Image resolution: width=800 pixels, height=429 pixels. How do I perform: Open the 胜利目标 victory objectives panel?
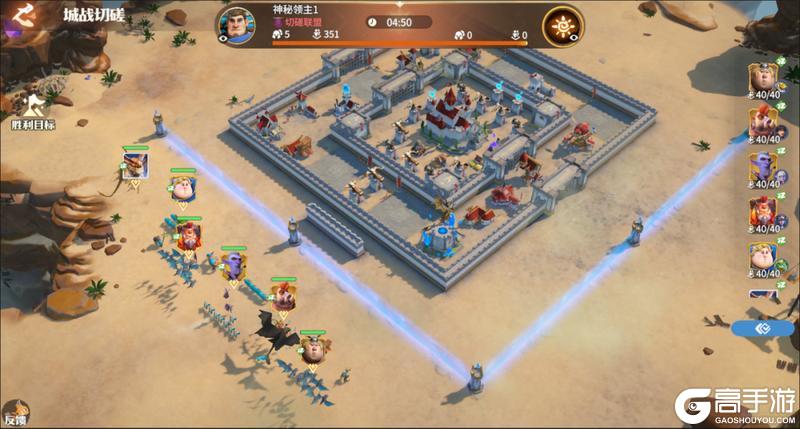33,107
